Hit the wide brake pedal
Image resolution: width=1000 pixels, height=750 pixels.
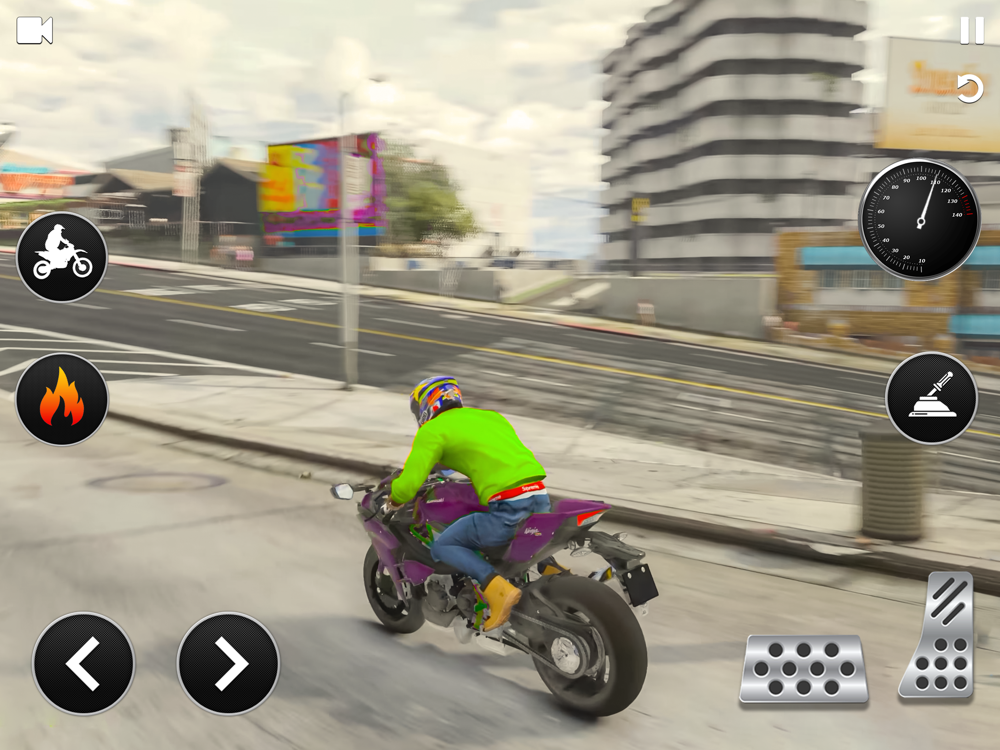[803, 669]
